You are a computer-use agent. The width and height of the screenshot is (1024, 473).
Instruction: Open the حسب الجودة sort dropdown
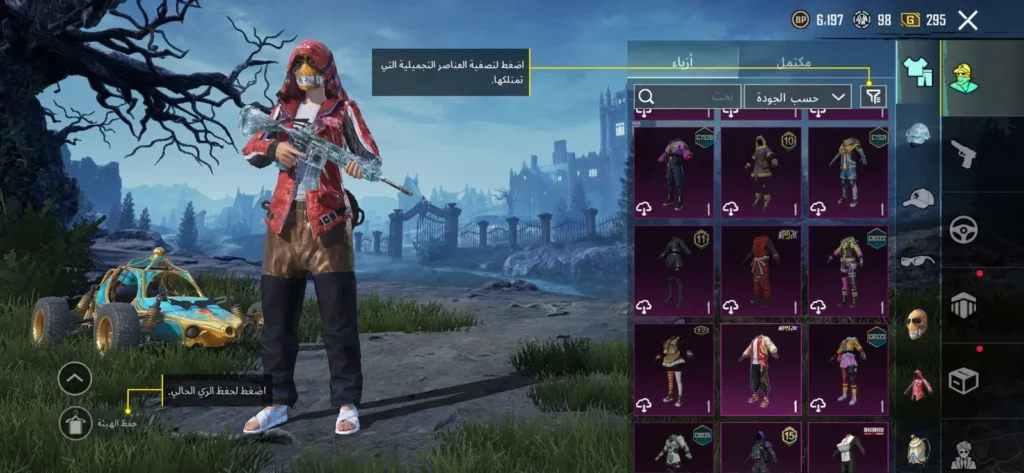[x=797, y=96]
